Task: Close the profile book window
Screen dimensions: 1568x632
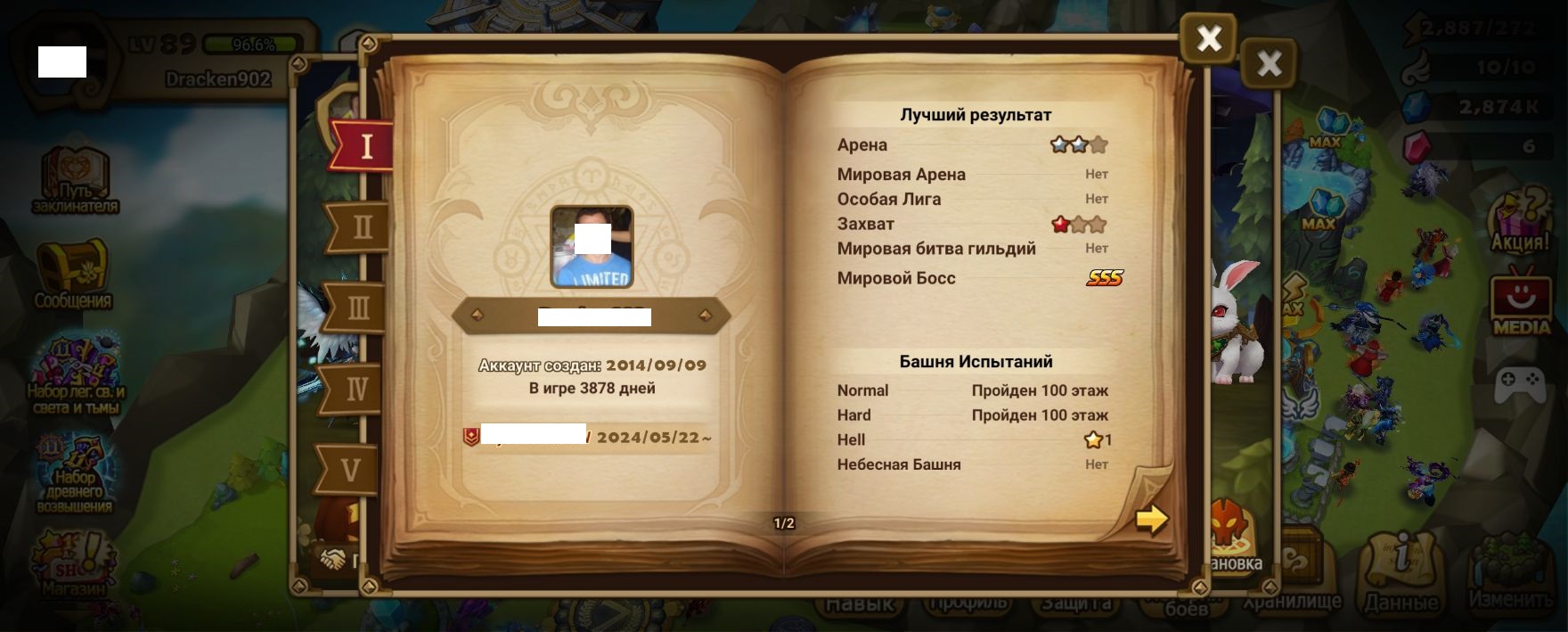Action: click(x=1208, y=38)
